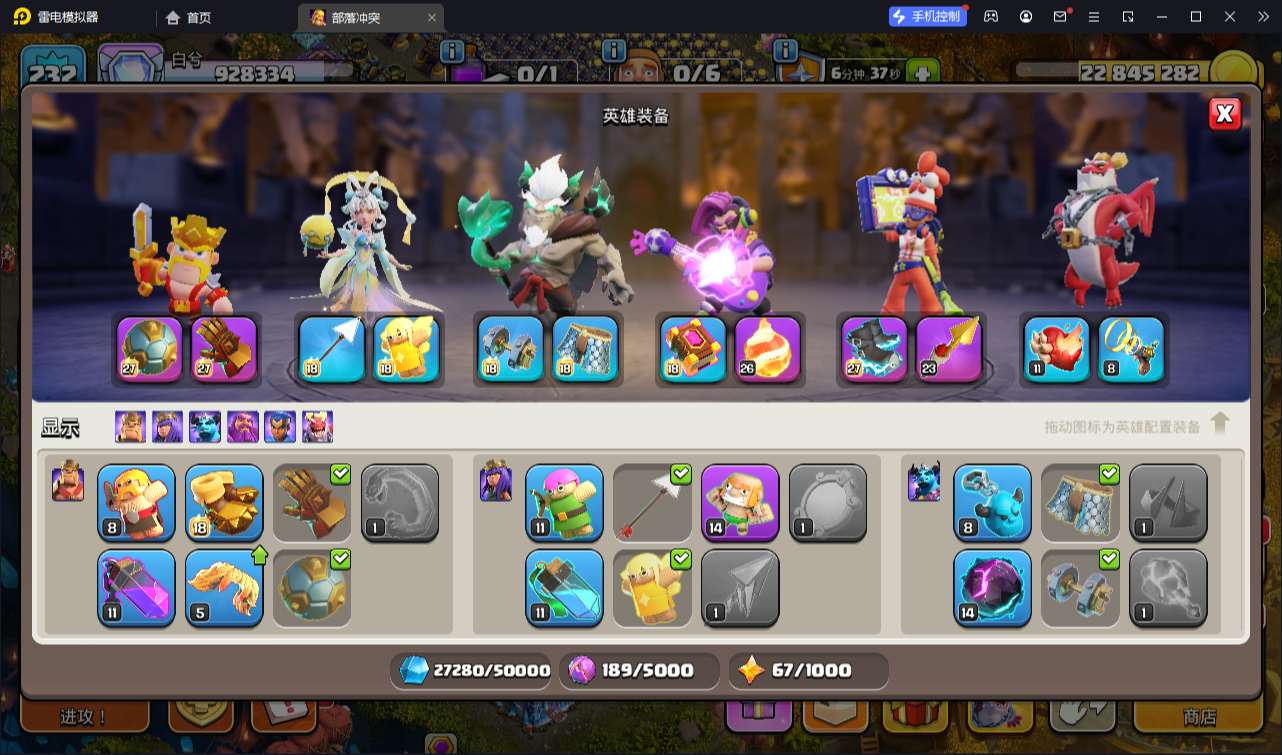Select the equipped golden gauntlet slot

(x=224, y=349)
